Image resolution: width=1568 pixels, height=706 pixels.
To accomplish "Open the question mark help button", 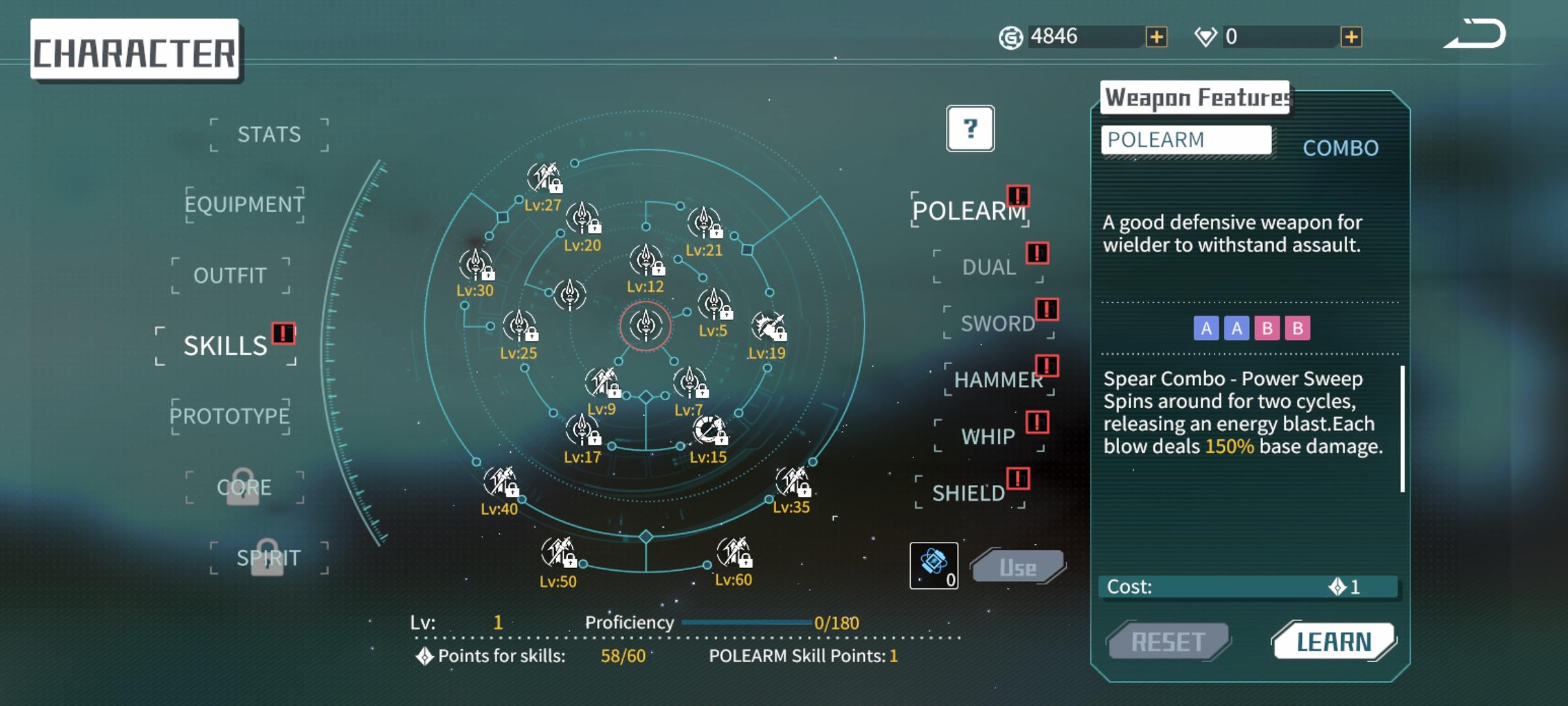I will [970, 128].
